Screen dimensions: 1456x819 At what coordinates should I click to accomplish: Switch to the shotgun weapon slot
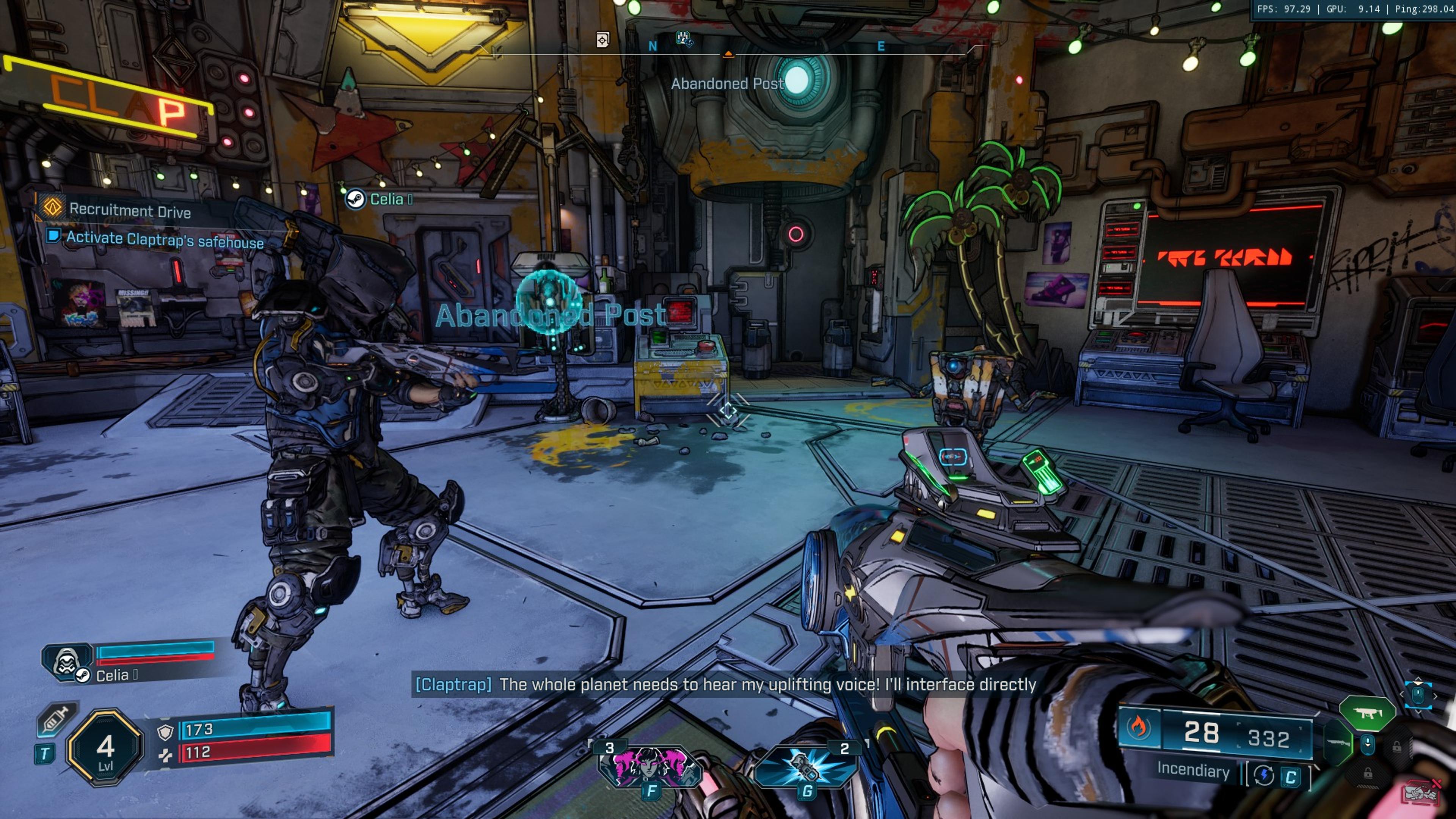click(x=1337, y=742)
